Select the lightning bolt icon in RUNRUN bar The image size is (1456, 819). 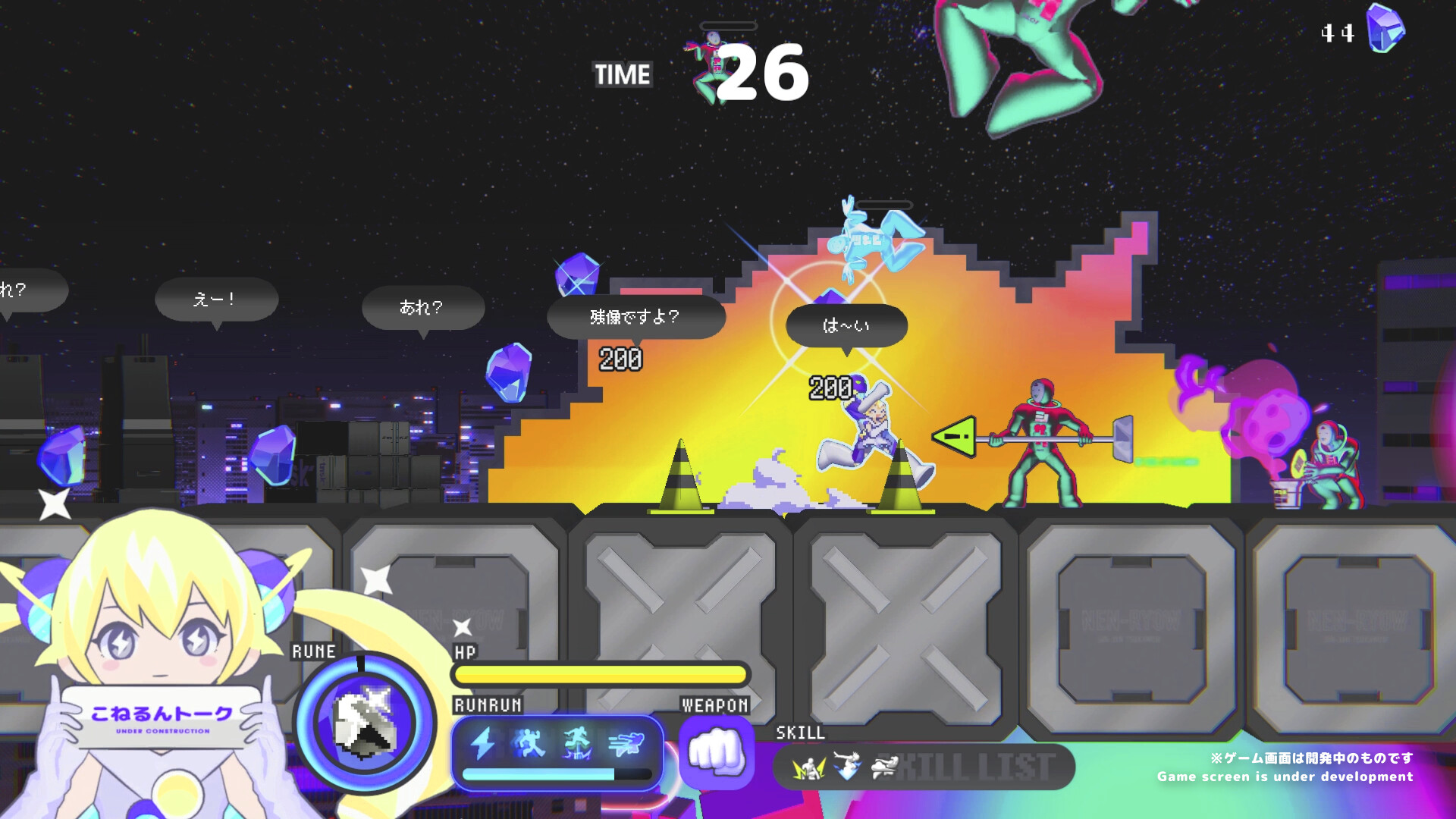click(x=484, y=743)
